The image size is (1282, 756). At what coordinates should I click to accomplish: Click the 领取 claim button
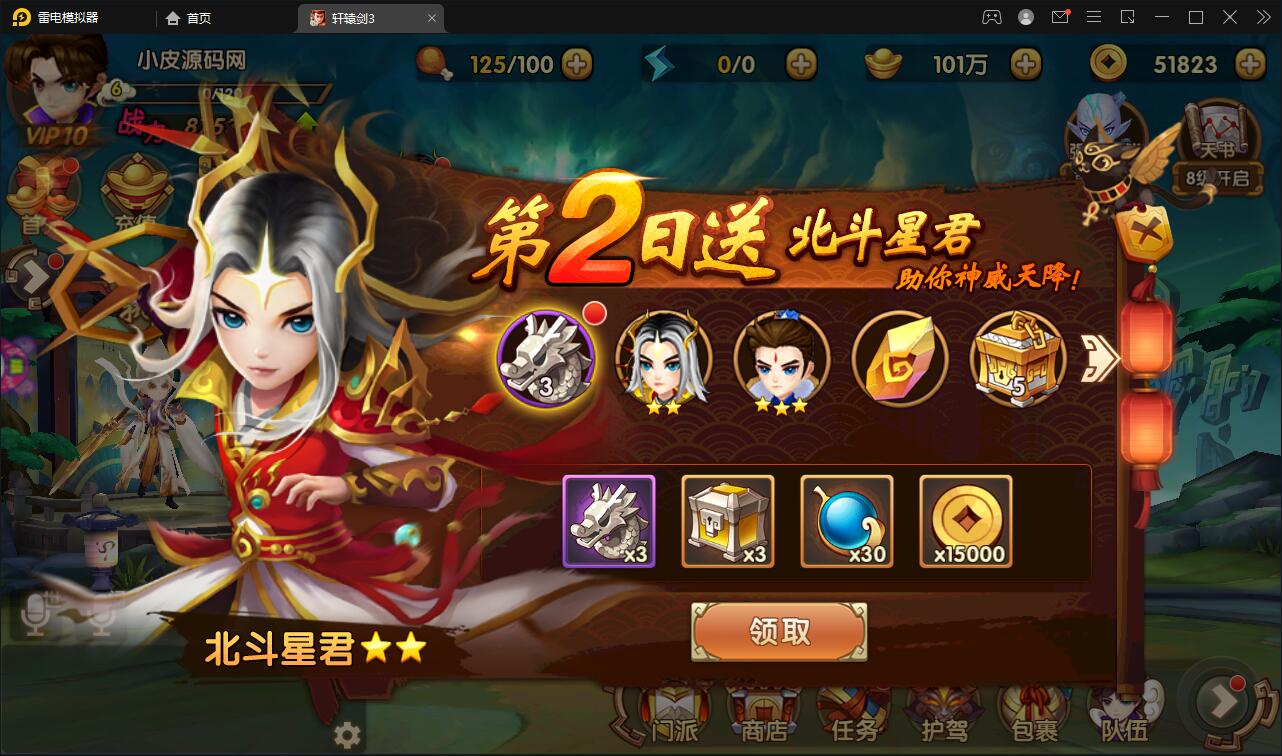coord(781,632)
